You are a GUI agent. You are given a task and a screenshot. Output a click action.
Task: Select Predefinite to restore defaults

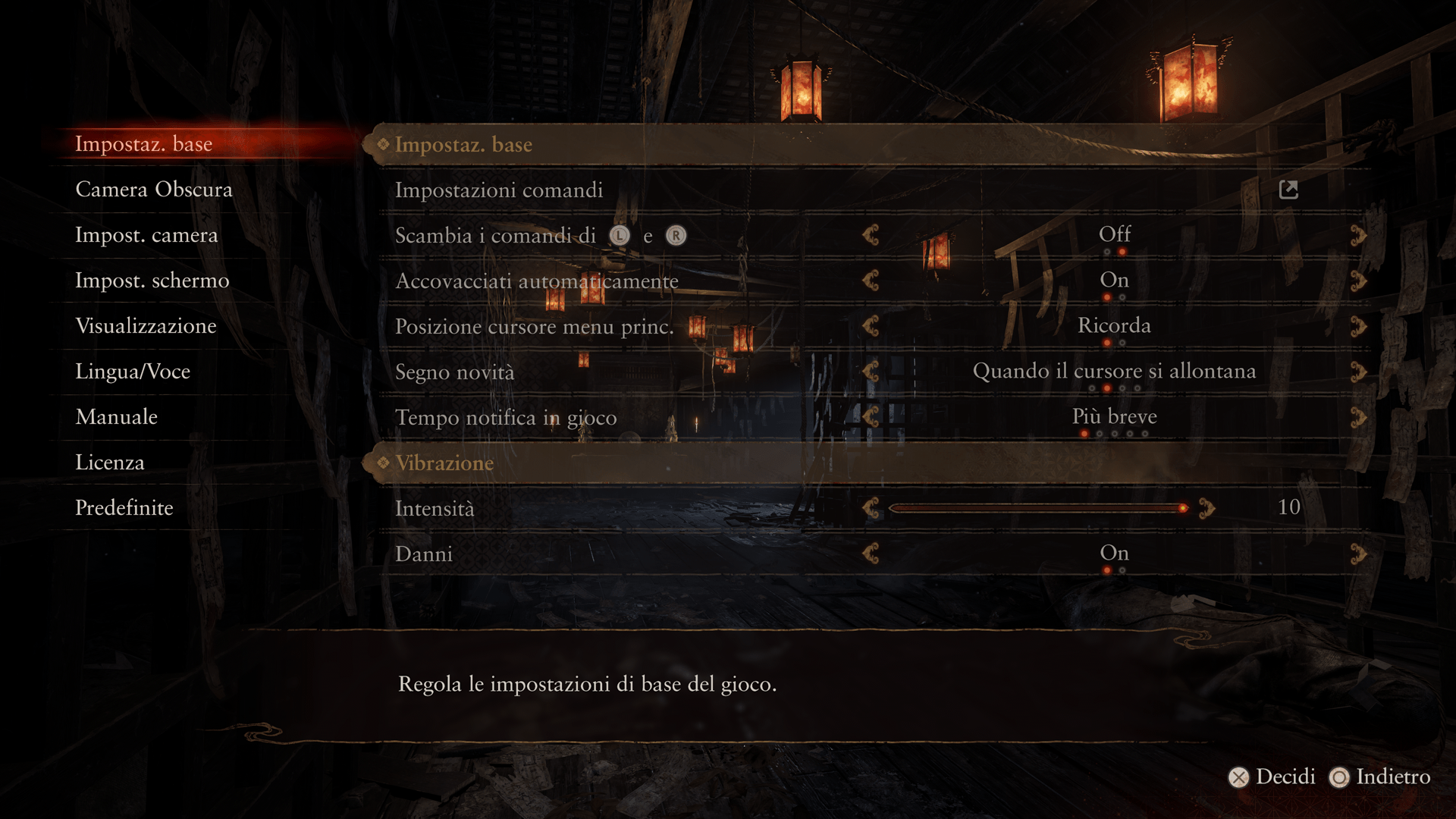pos(124,508)
